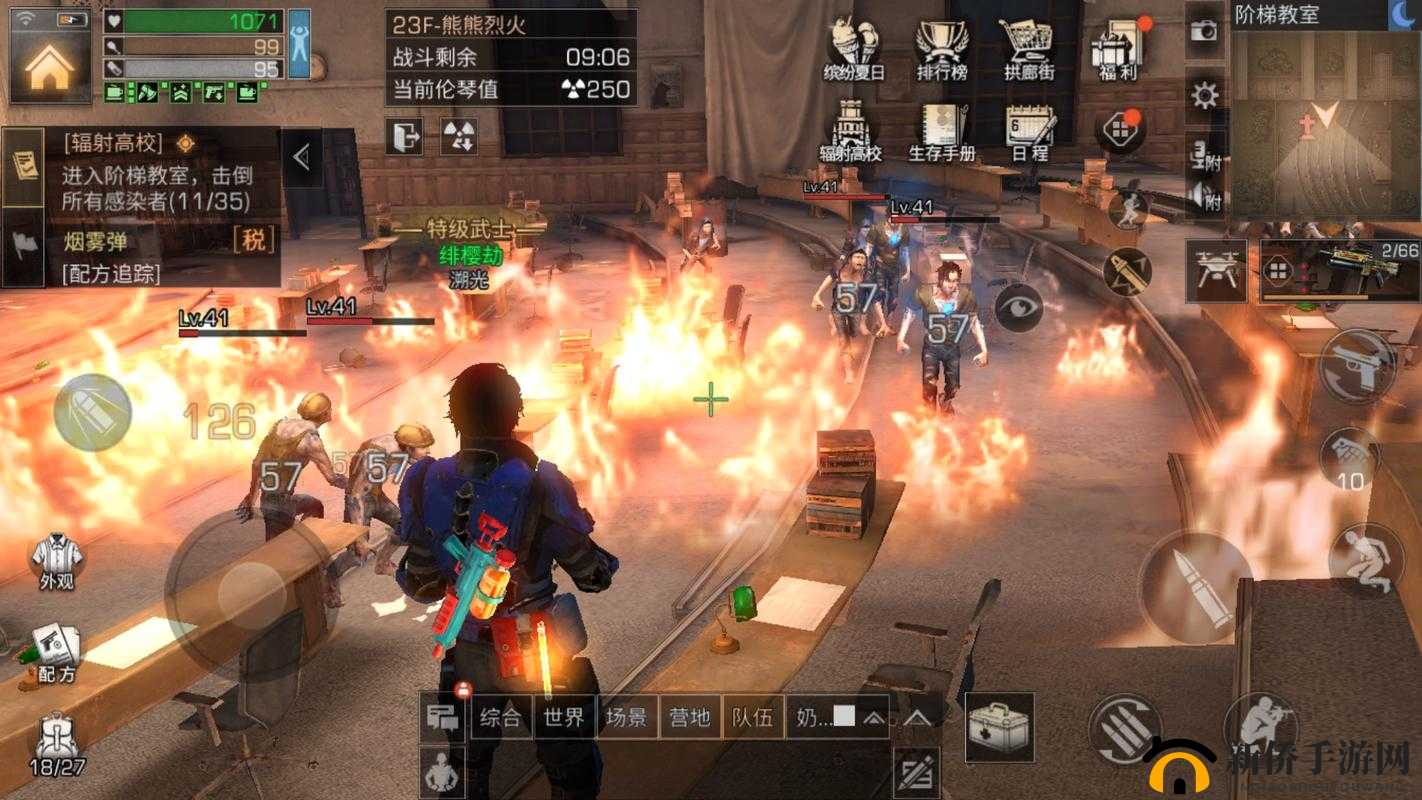Tap the home base button
Image resolution: width=1422 pixels, height=800 pixels.
[x=50, y=65]
